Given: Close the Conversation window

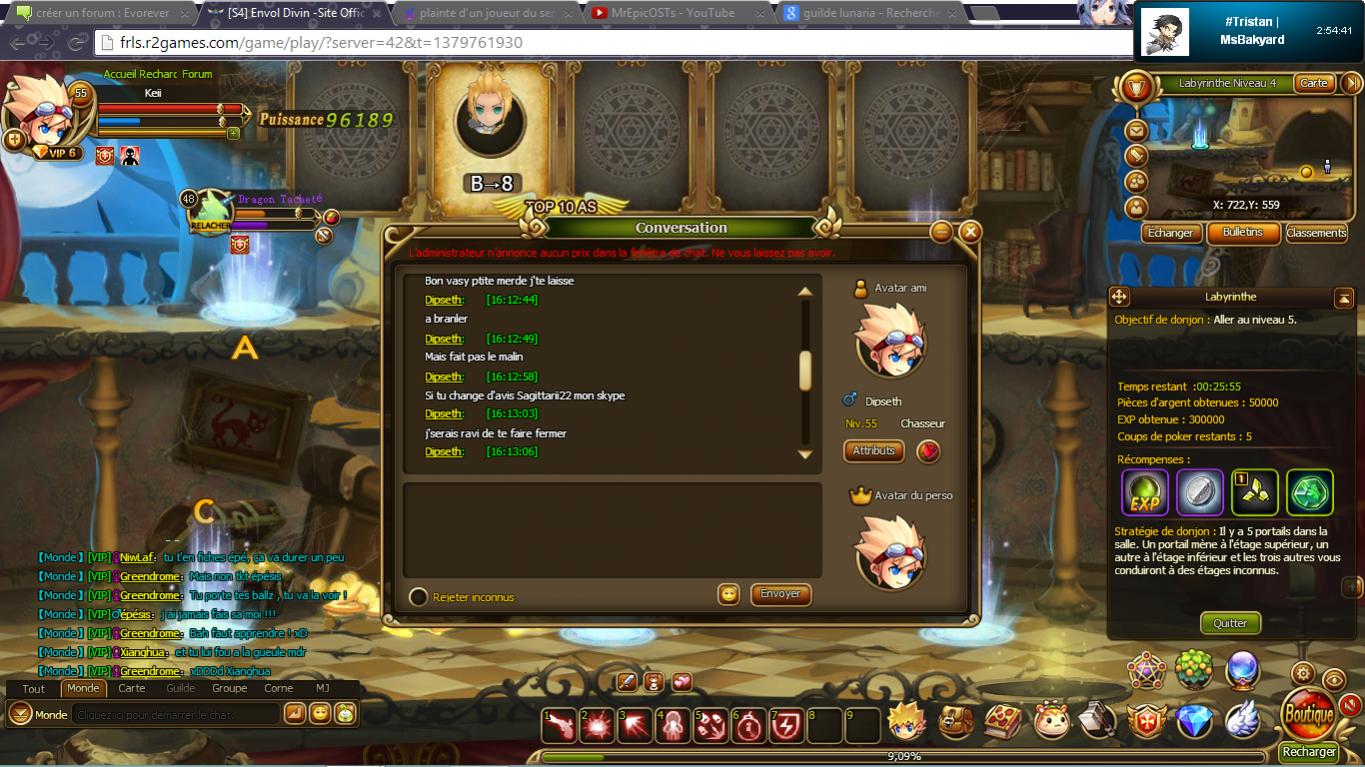Looking at the screenshot, I should (x=969, y=232).
